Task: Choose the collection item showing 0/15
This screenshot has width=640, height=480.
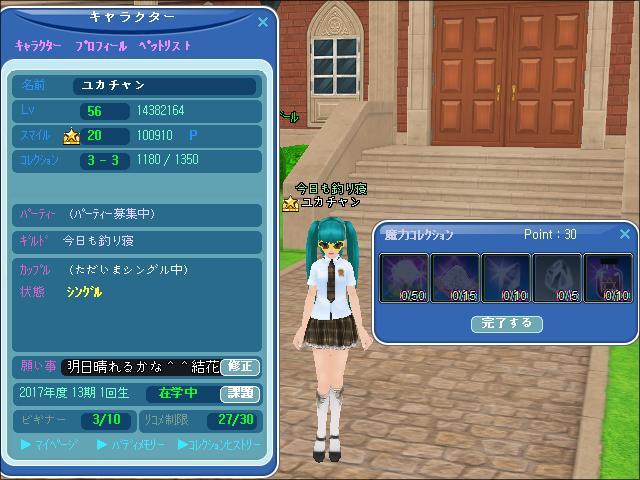Action: (455, 278)
